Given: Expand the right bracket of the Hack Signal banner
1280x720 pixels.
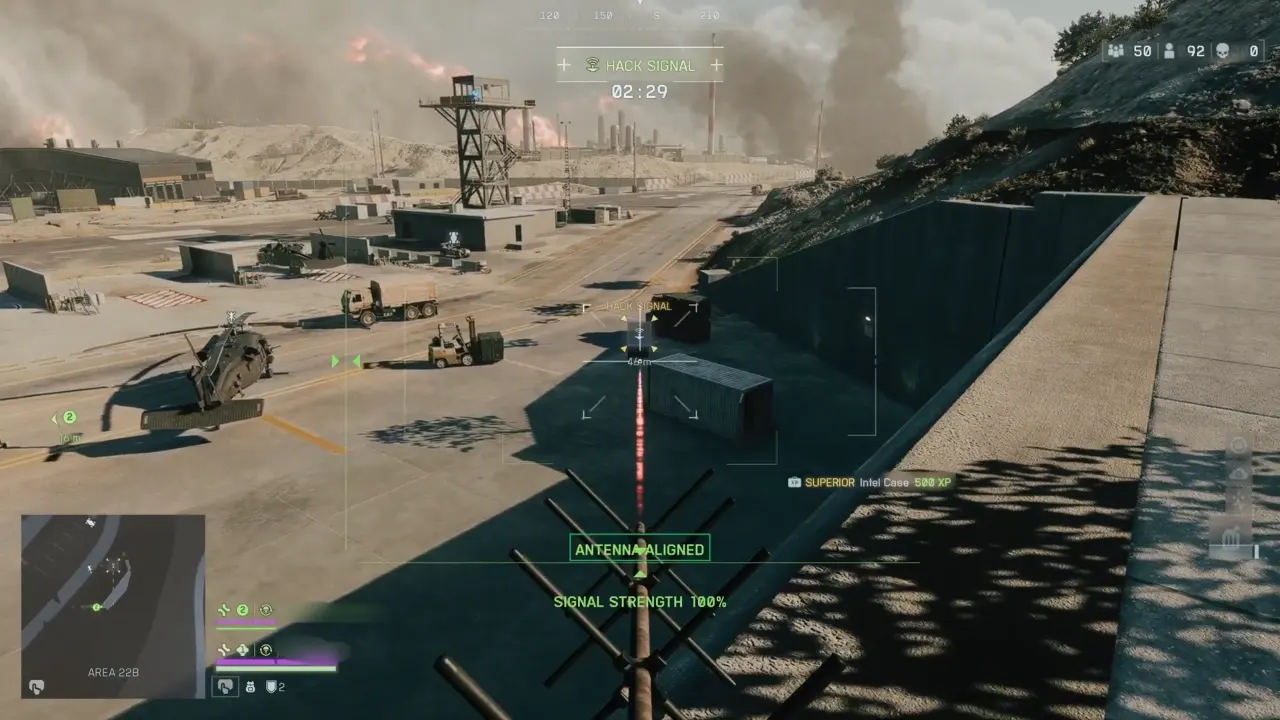Looking at the screenshot, I should point(717,66).
